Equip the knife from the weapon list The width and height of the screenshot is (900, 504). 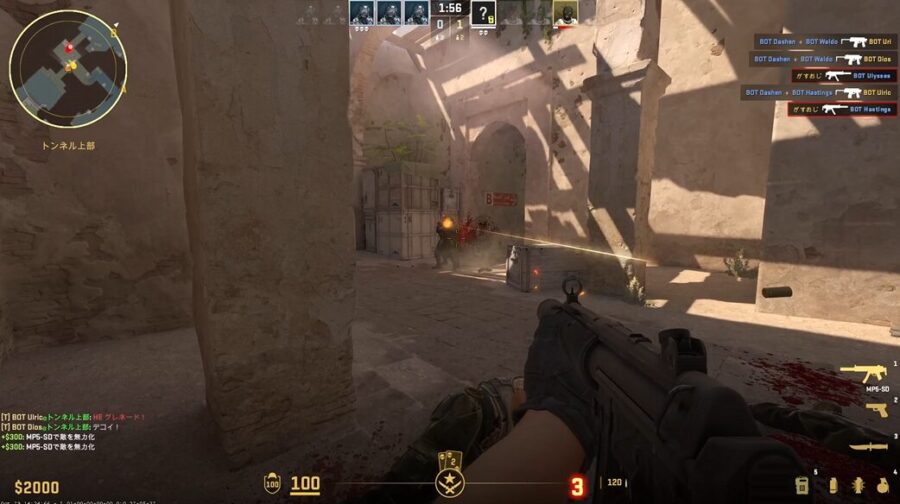pos(868,446)
